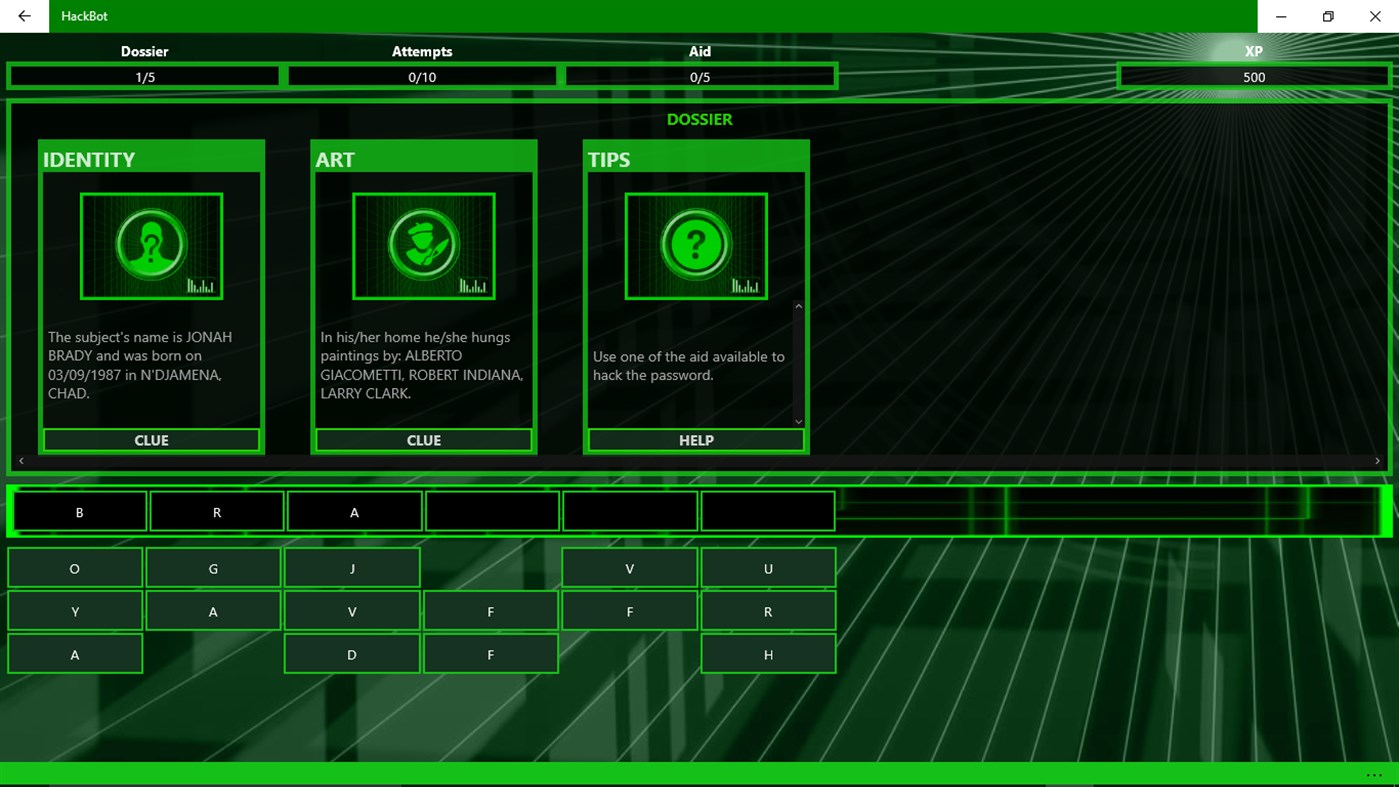Click the XP progress bar showing 500
The image size is (1399, 787).
(x=1253, y=76)
